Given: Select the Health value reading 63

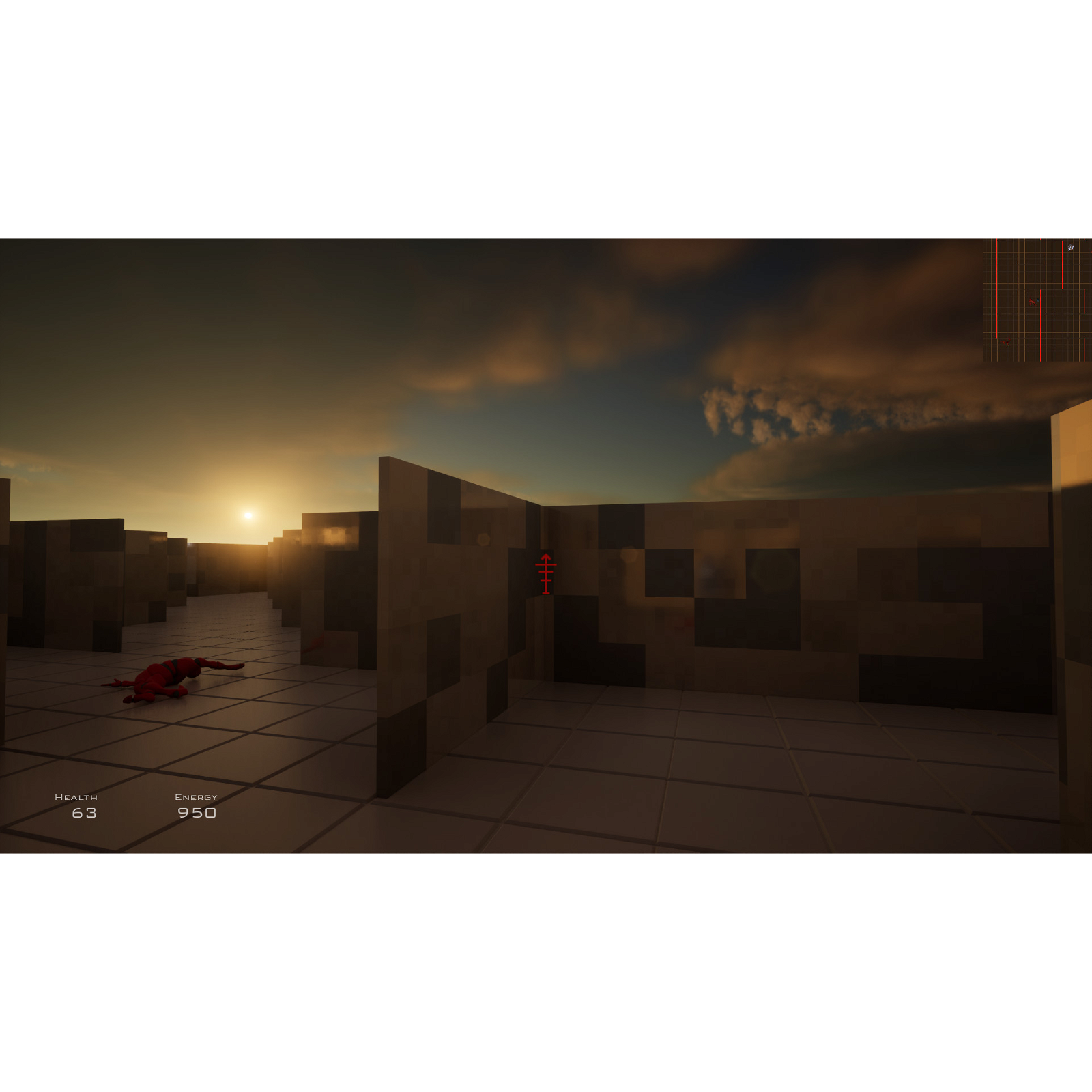Looking at the screenshot, I should point(85,814).
